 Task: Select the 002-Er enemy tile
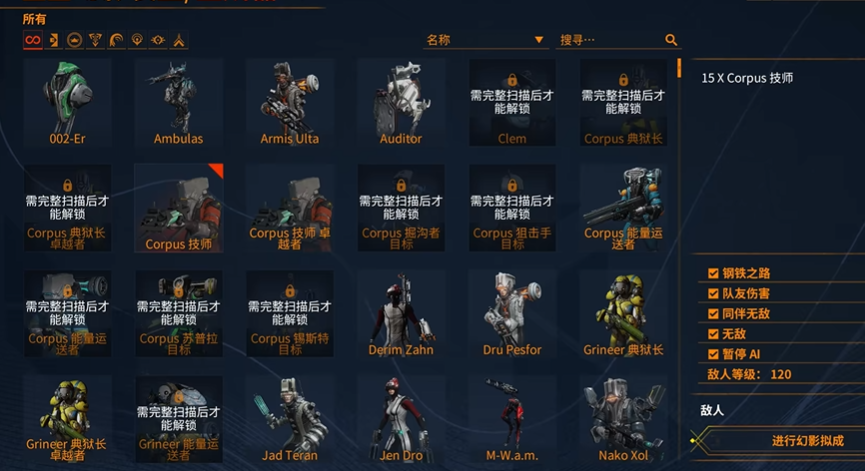click(x=67, y=101)
